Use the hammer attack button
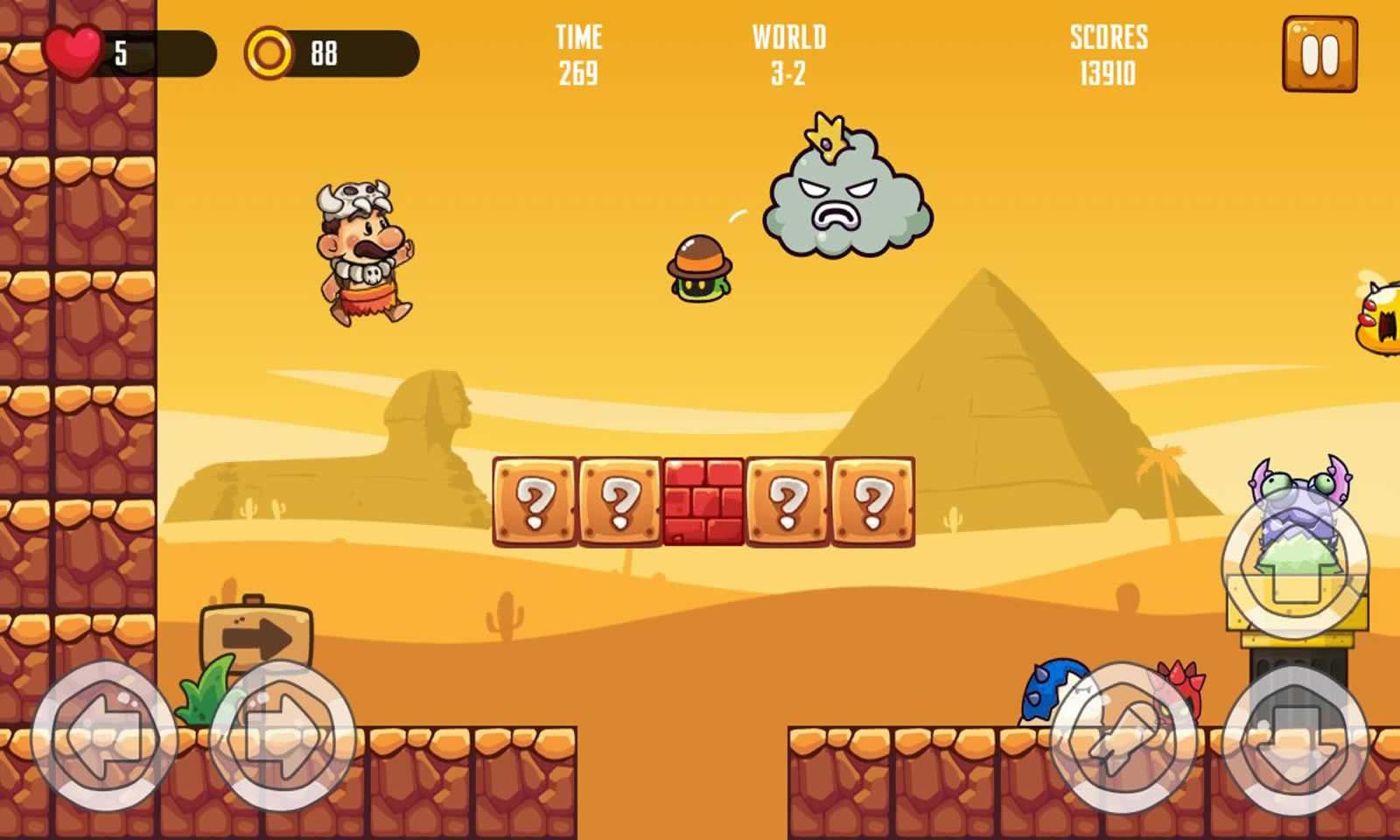Screen dimensions: 1400x840 tap(1123, 738)
